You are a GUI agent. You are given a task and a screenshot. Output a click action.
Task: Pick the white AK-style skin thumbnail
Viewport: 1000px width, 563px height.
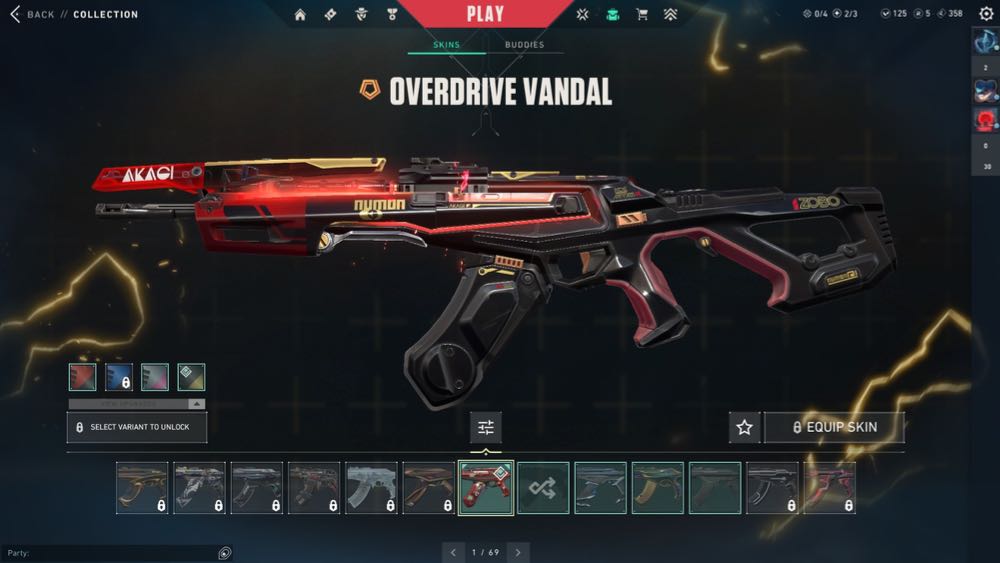click(x=371, y=488)
